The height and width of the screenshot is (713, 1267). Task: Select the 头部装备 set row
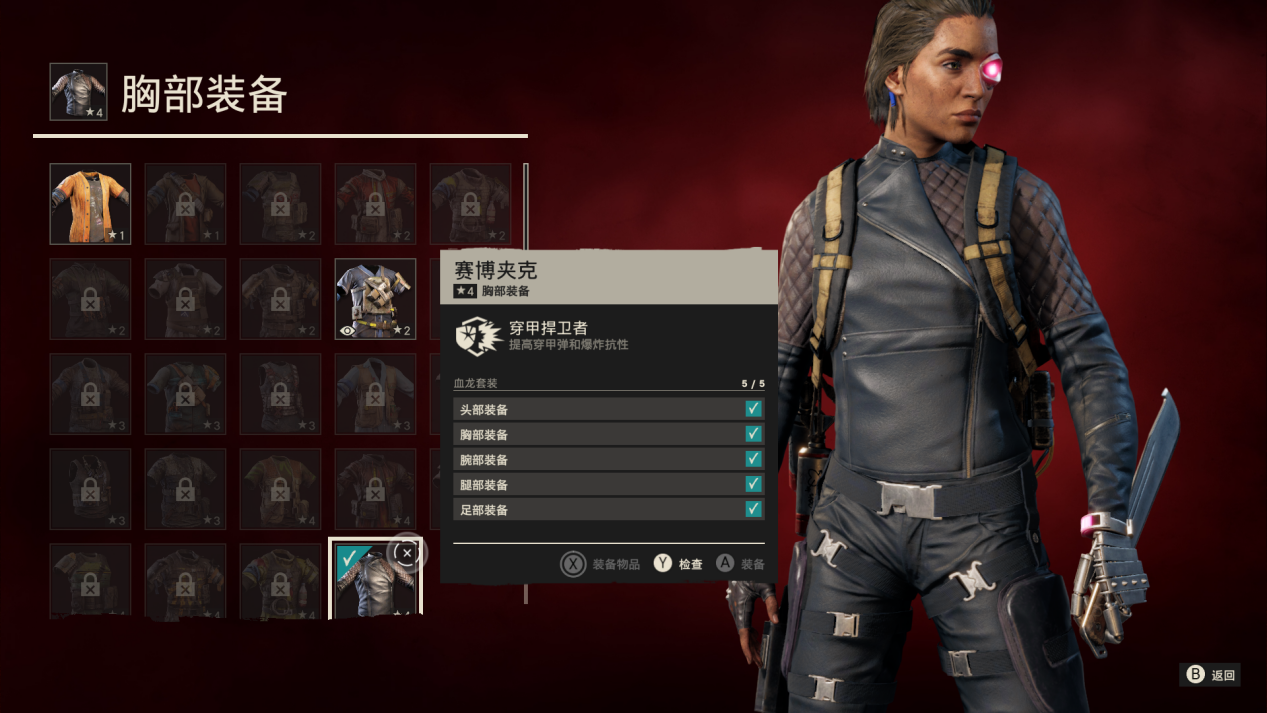pyautogui.click(x=608, y=409)
